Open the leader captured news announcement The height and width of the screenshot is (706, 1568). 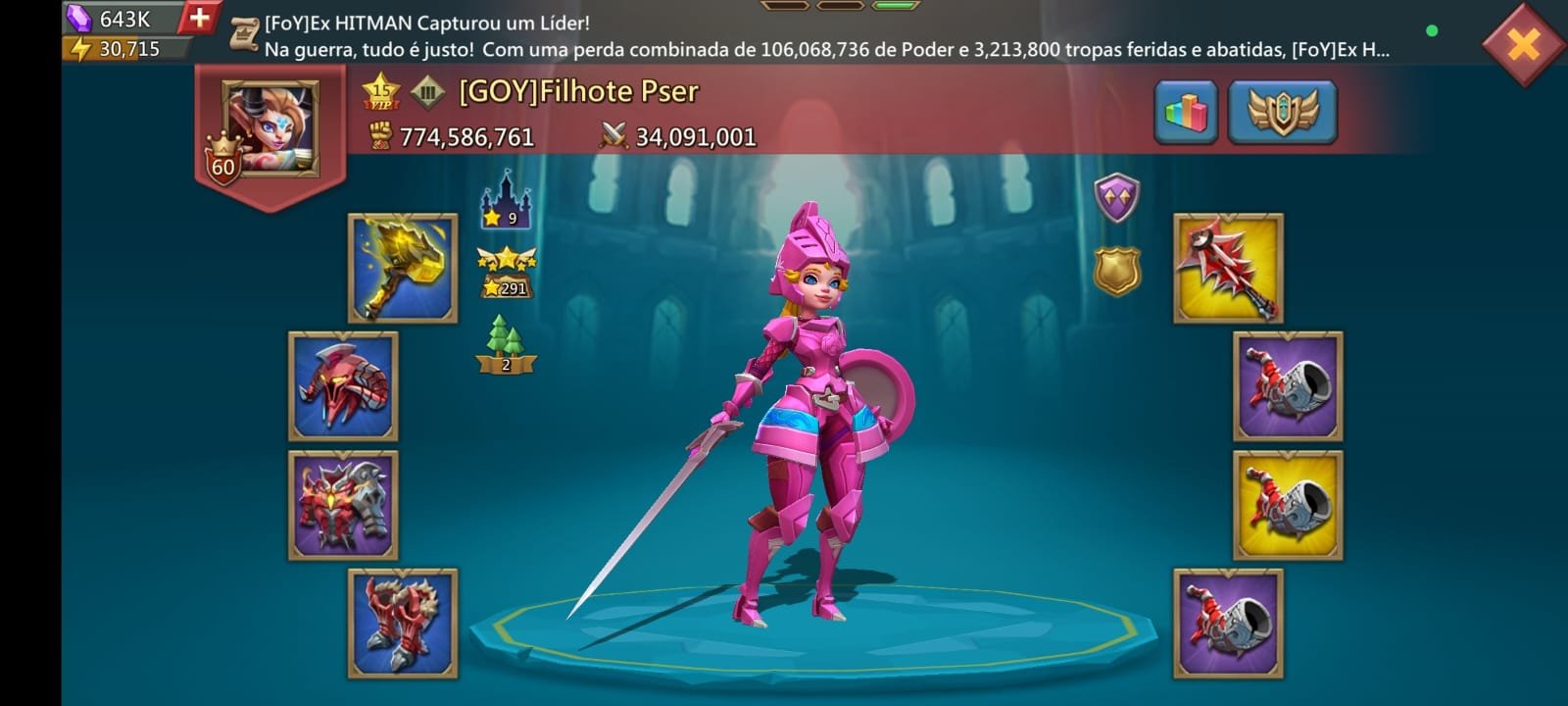(x=823, y=36)
